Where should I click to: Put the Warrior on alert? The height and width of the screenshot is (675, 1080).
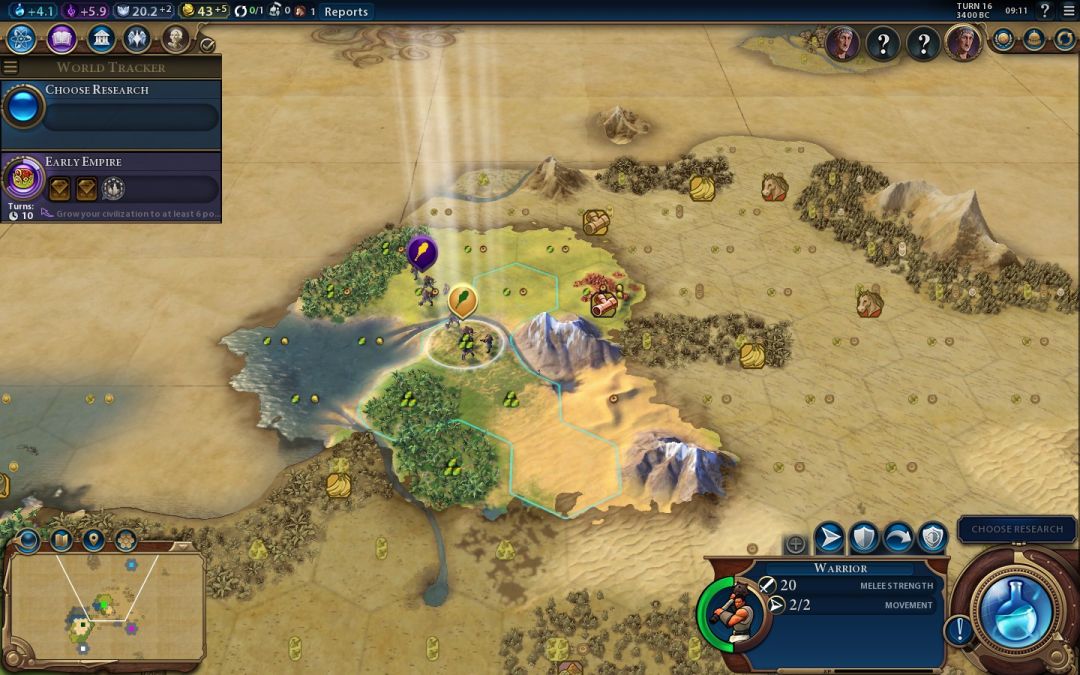[x=932, y=538]
